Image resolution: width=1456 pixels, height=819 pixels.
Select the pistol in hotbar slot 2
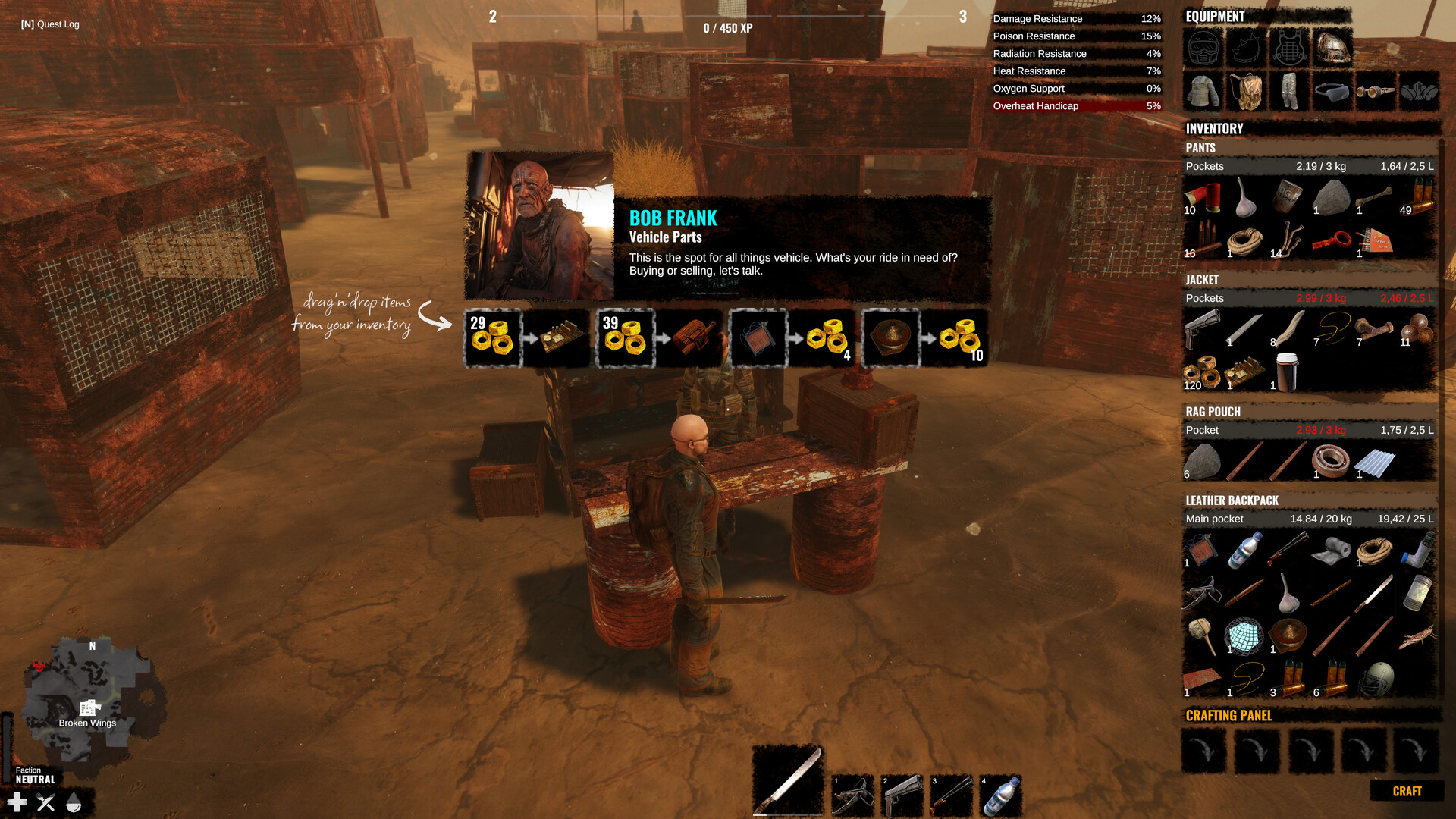tap(902, 795)
